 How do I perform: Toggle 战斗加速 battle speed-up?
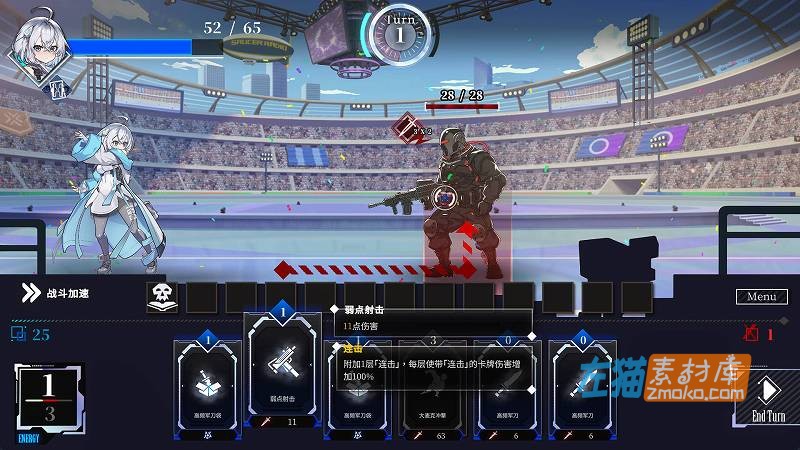[x=58, y=294]
